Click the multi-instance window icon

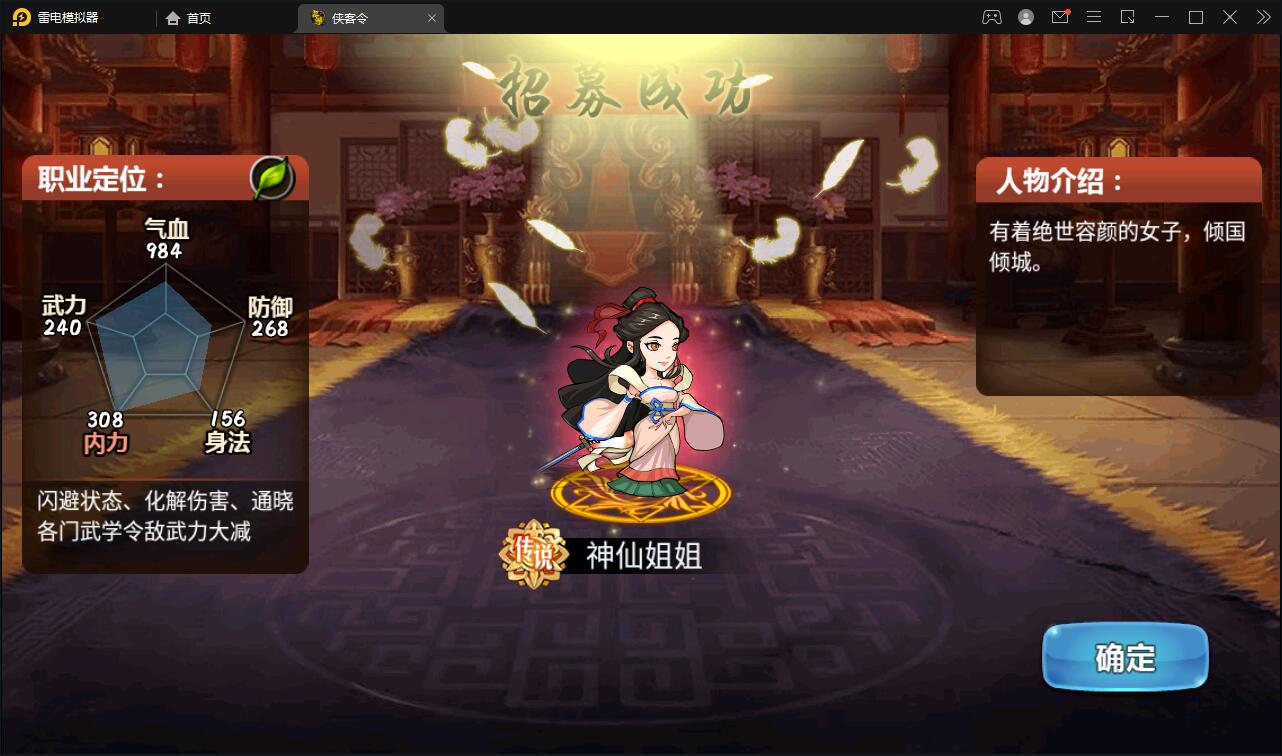pos(1127,17)
